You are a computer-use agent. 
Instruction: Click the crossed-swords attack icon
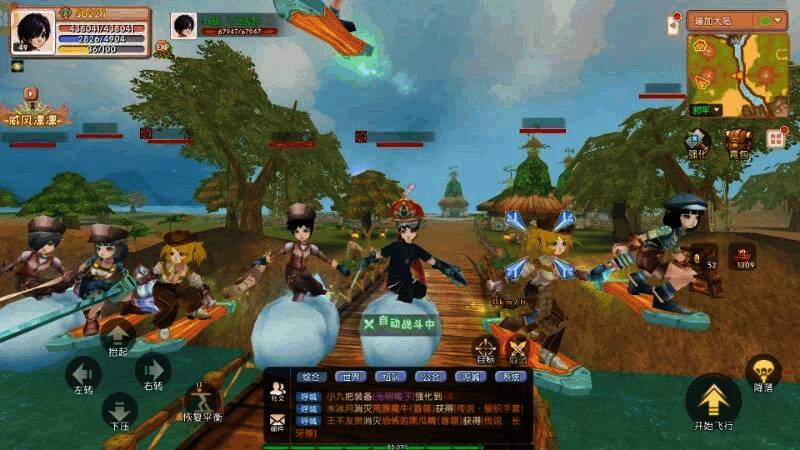point(517,350)
